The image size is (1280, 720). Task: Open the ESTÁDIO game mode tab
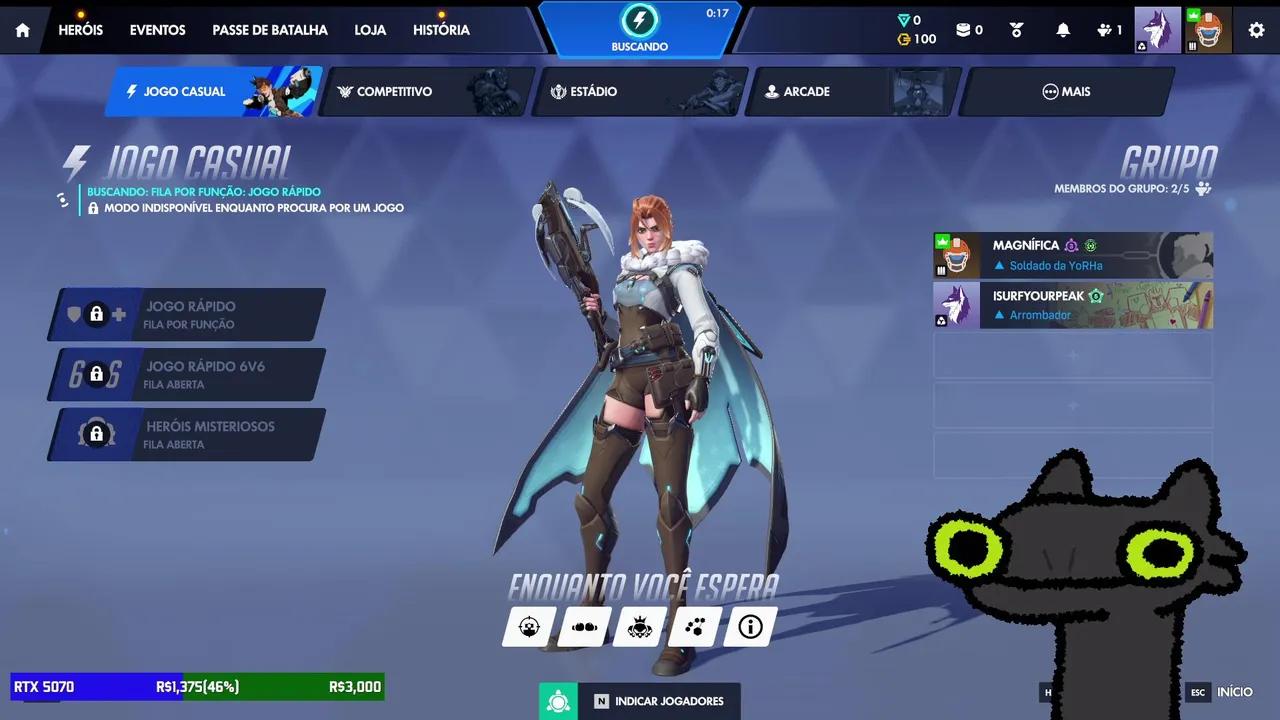pos(592,91)
